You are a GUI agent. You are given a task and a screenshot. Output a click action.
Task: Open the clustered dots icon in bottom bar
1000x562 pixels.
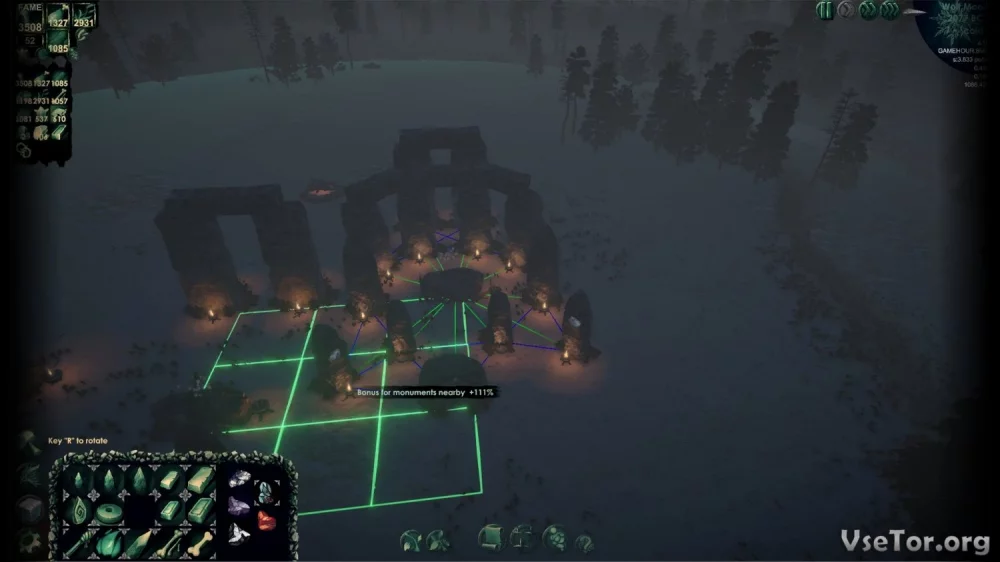pos(553,538)
